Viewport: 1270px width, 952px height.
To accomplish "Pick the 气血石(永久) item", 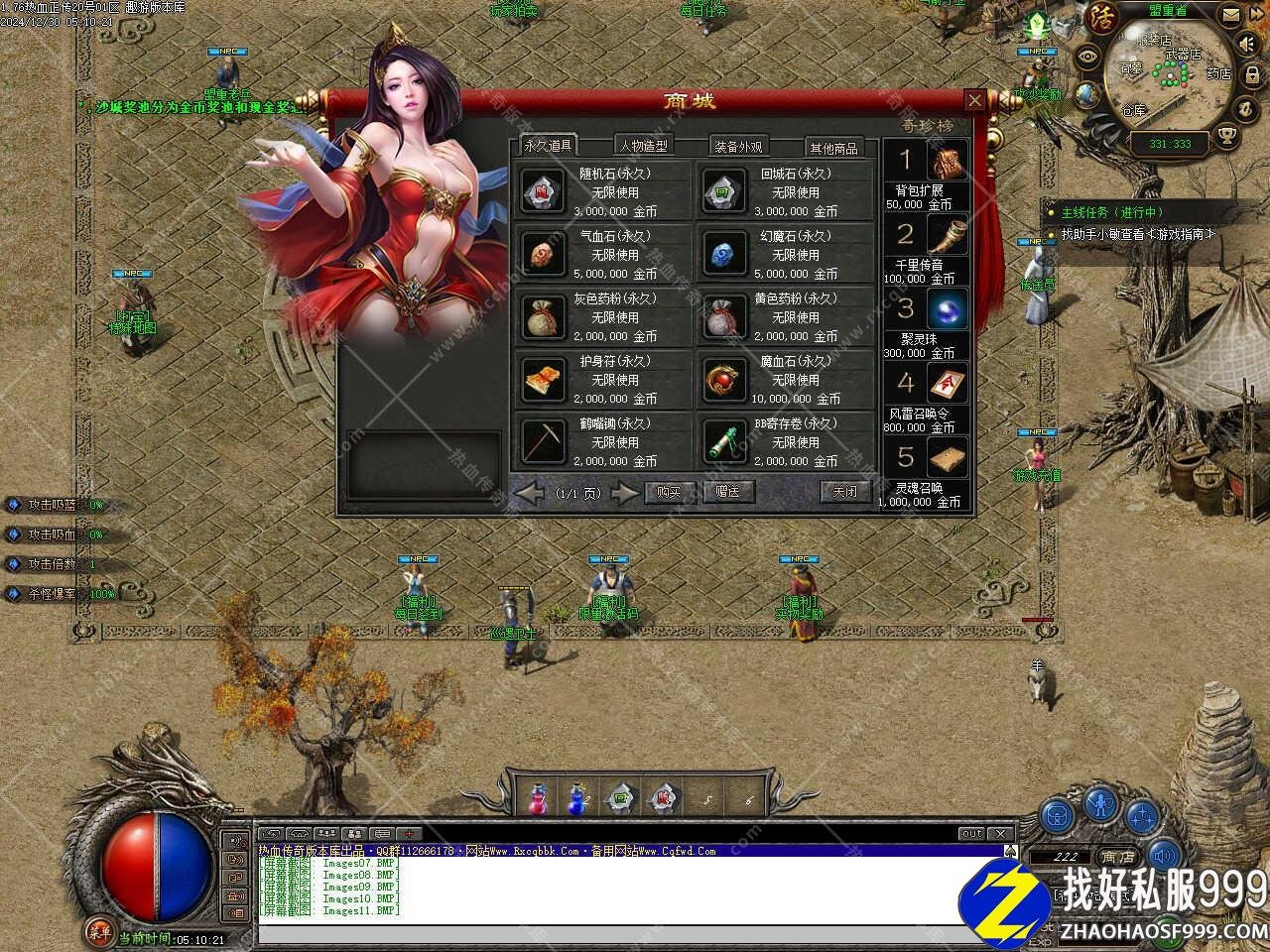I will [x=601, y=254].
